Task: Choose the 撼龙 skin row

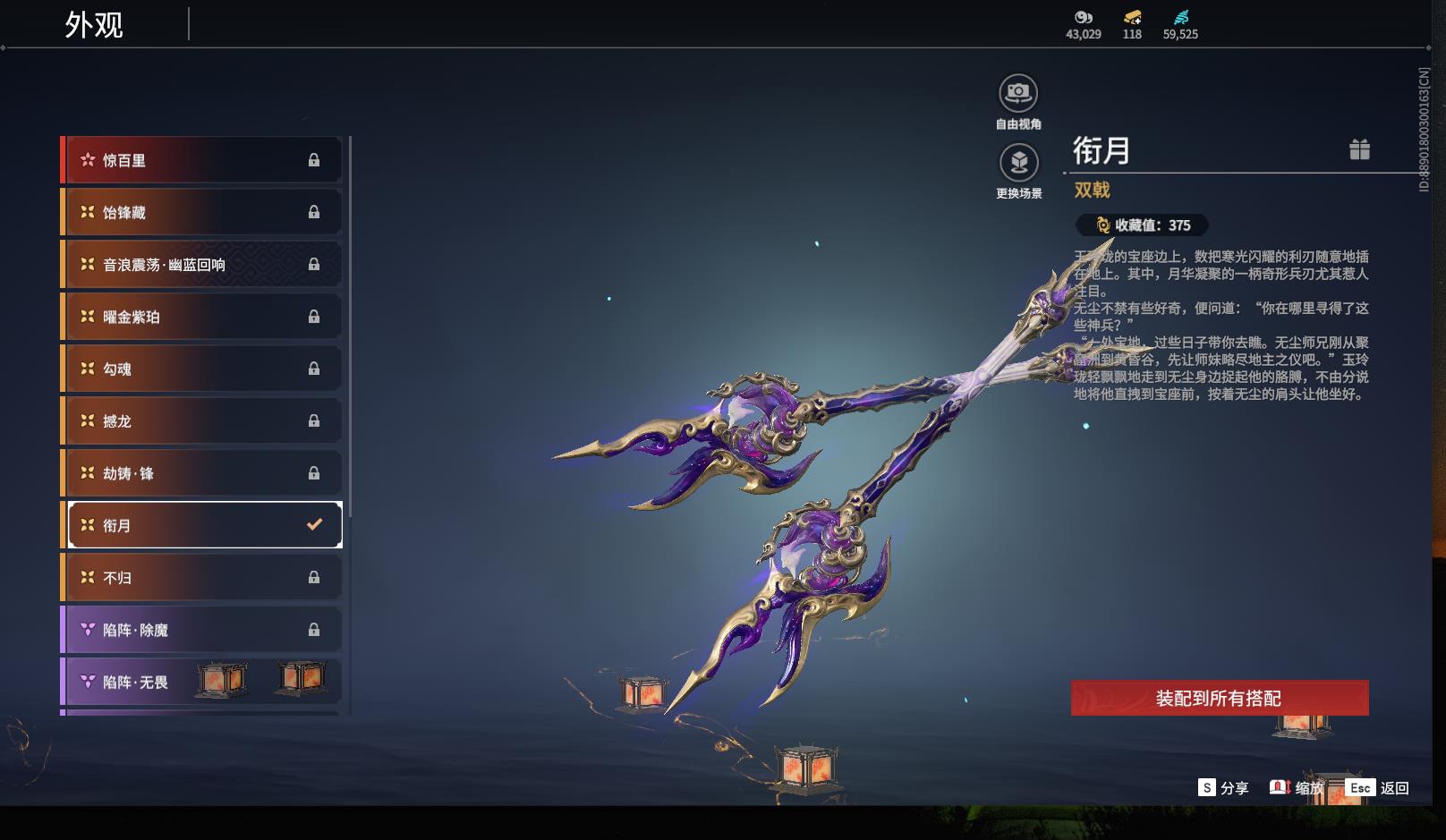Action: click(x=201, y=420)
